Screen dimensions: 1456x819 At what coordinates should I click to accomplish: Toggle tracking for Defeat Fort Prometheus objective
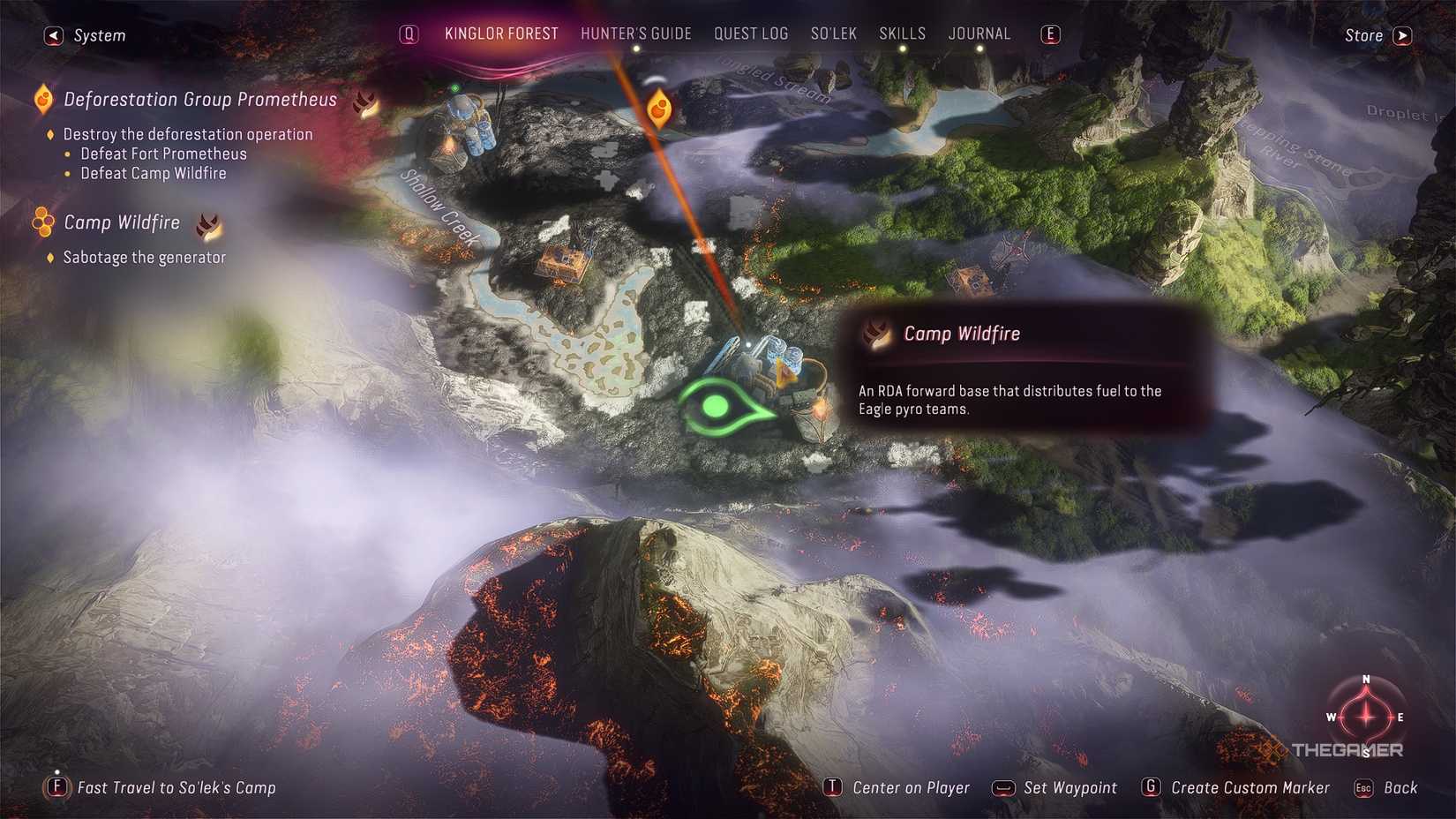[x=161, y=154]
